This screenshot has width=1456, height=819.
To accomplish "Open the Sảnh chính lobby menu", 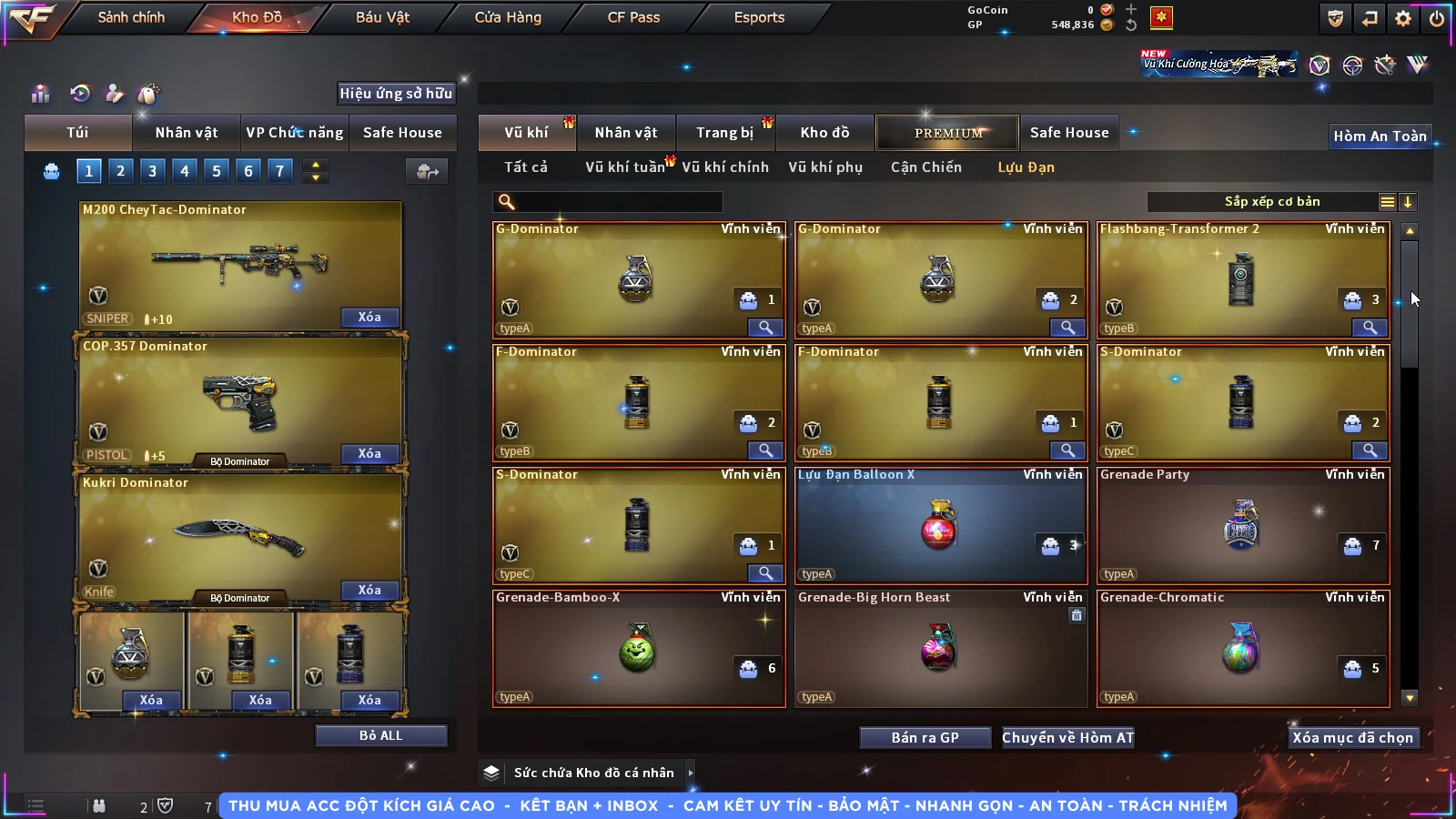I will pos(131,17).
